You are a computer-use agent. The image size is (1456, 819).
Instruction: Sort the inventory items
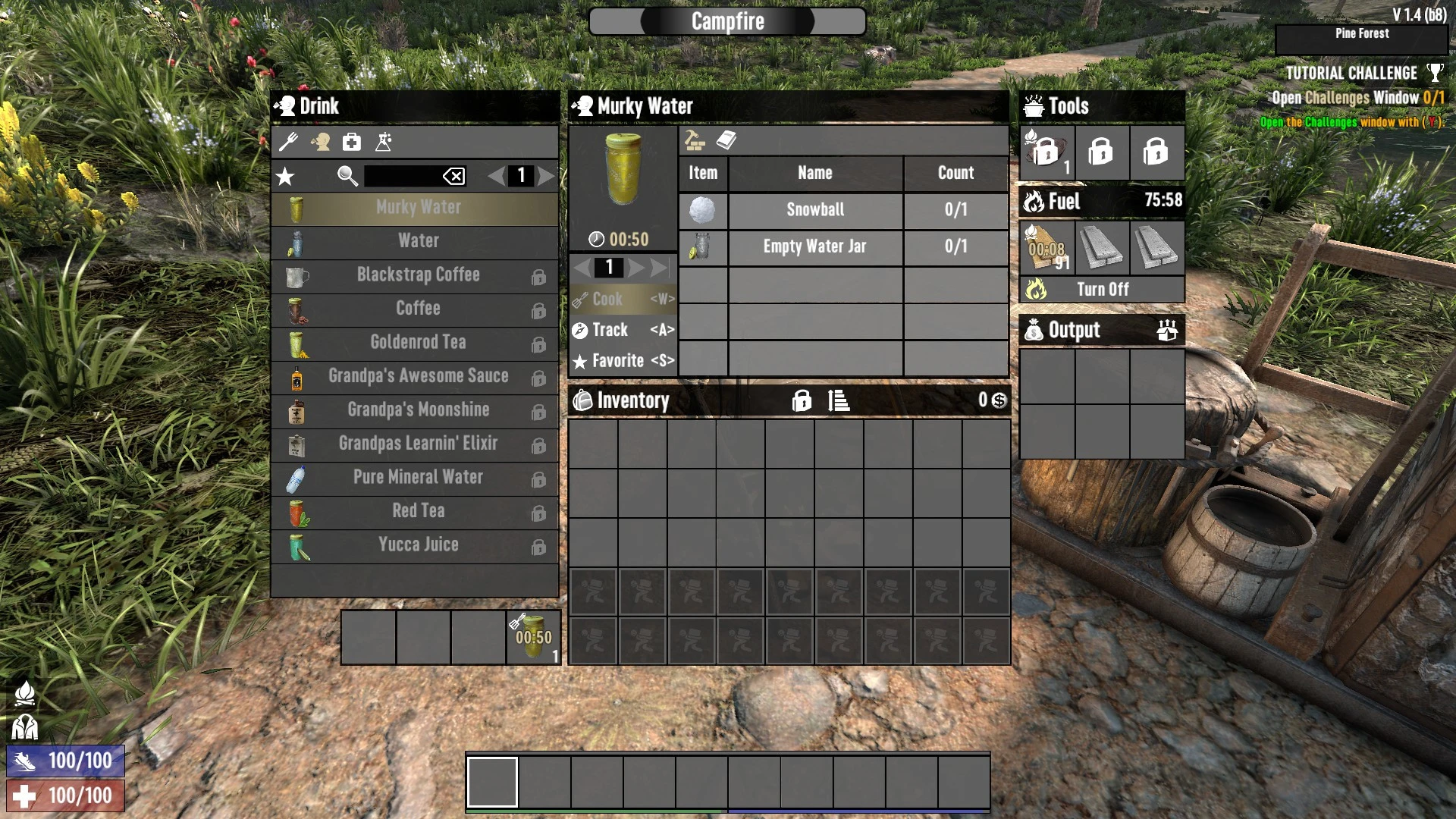pyautogui.click(x=838, y=400)
